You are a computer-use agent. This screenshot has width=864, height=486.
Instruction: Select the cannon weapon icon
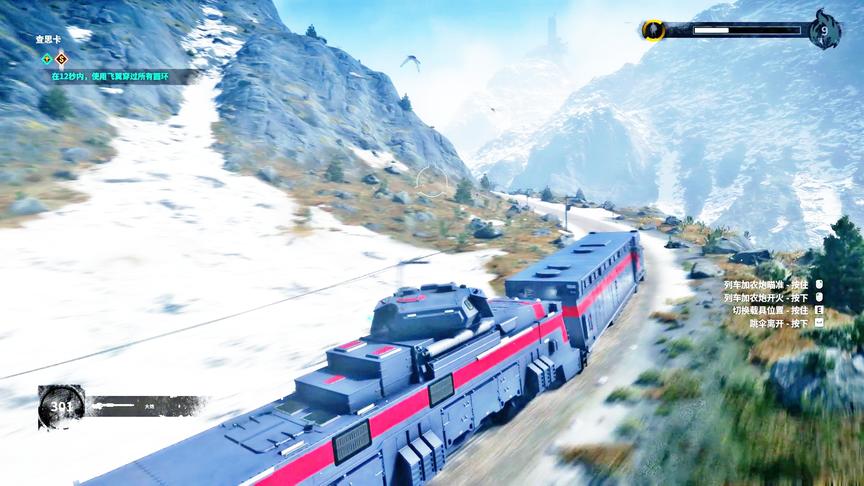[112, 406]
